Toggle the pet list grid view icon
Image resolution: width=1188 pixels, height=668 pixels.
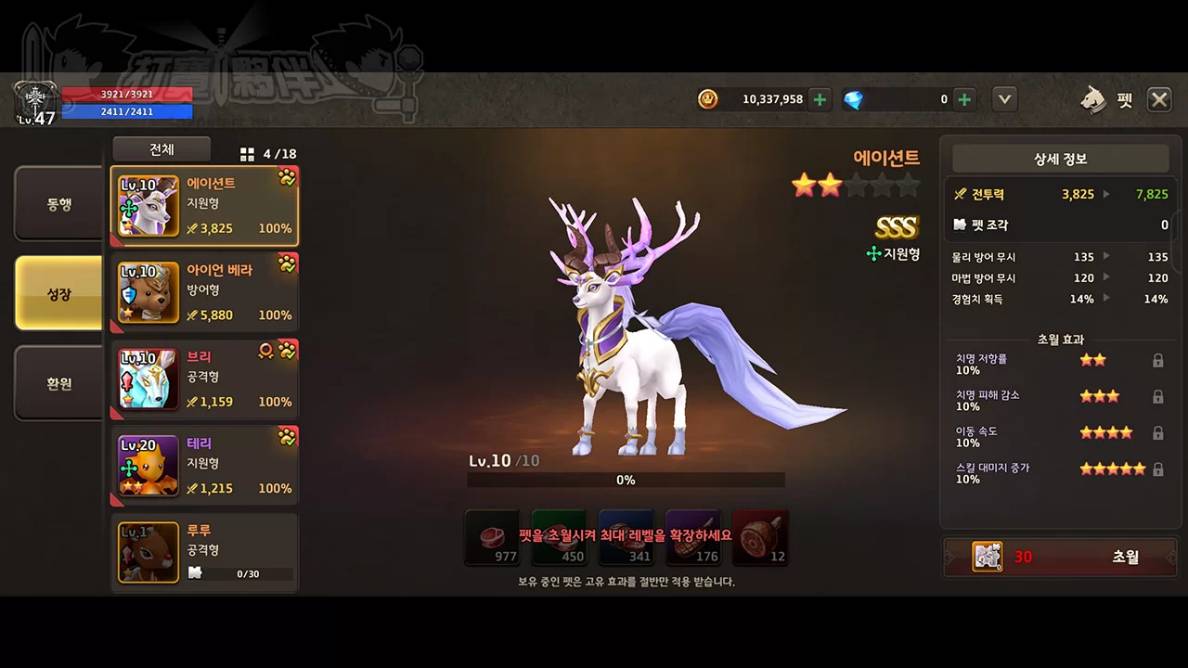pos(247,154)
